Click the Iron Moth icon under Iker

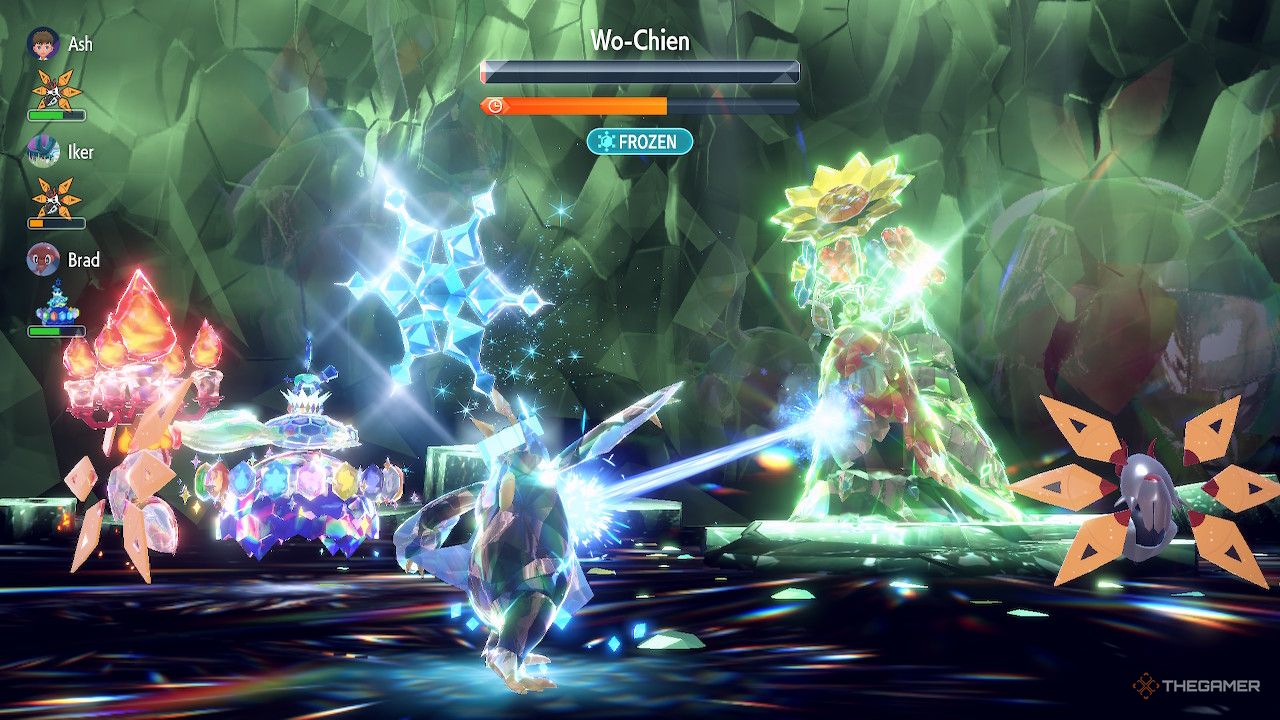[x=56, y=197]
